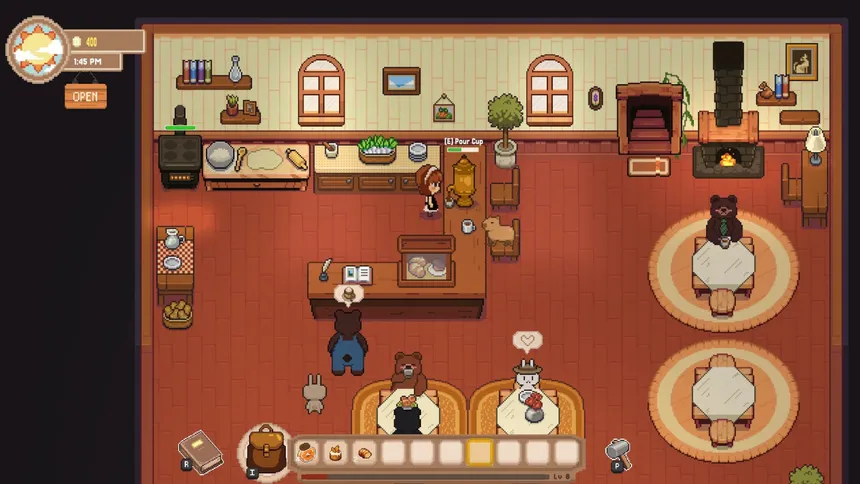Select the first hotbar slot with orange pastry
860x484 pixels.
306,453
